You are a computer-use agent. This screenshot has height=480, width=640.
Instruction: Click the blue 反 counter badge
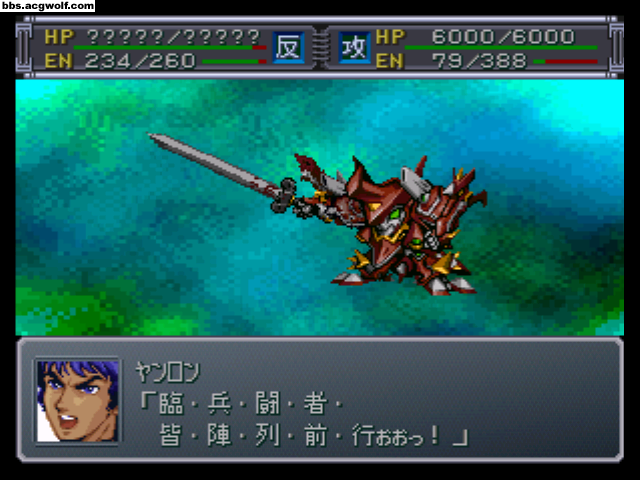tap(288, 47)
